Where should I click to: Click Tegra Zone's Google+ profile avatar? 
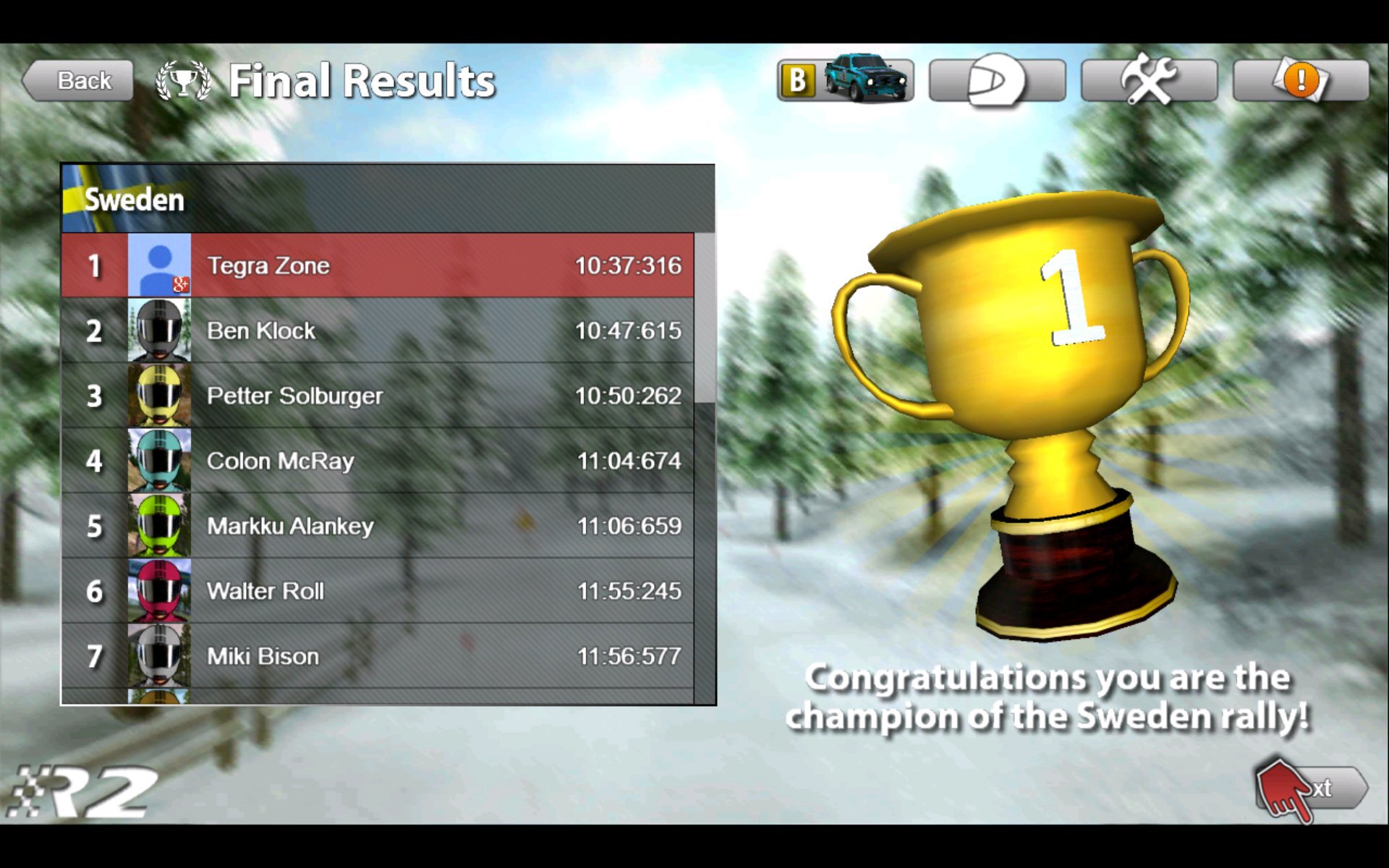[159, 265]
